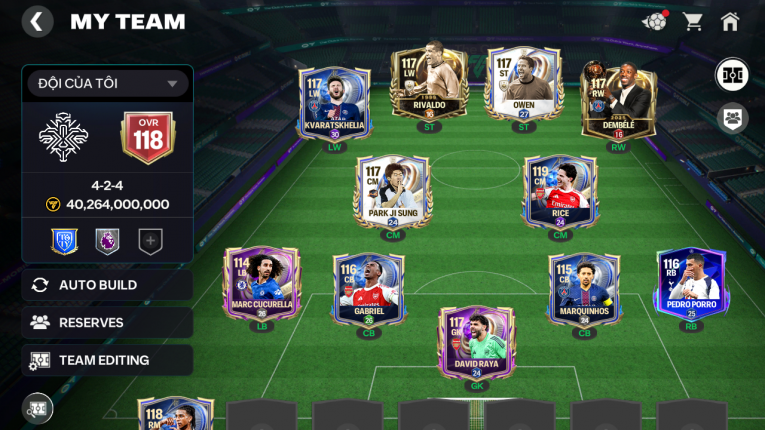The height and width of the screenshot is (430, 765).
Task: Return to the home screen
Action: click(730, 22)
